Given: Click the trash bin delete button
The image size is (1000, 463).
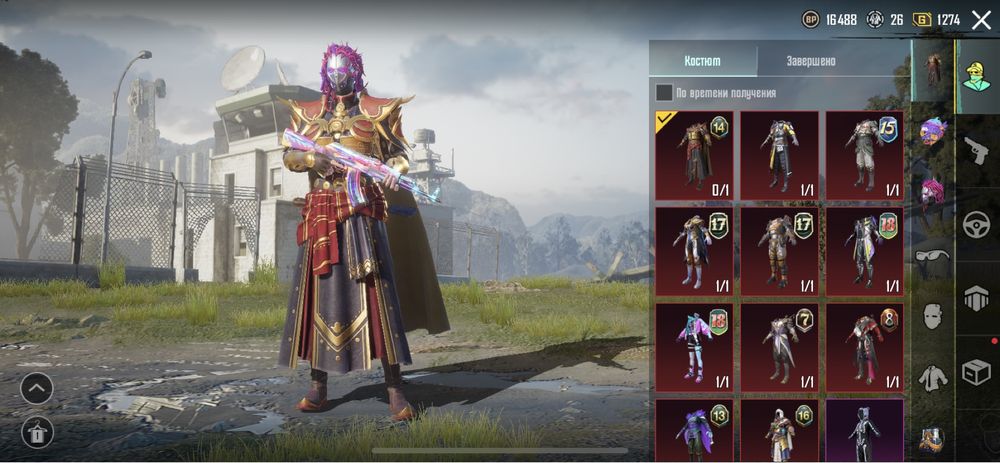Looking at the screenshot, I should (x=37, y=432).
